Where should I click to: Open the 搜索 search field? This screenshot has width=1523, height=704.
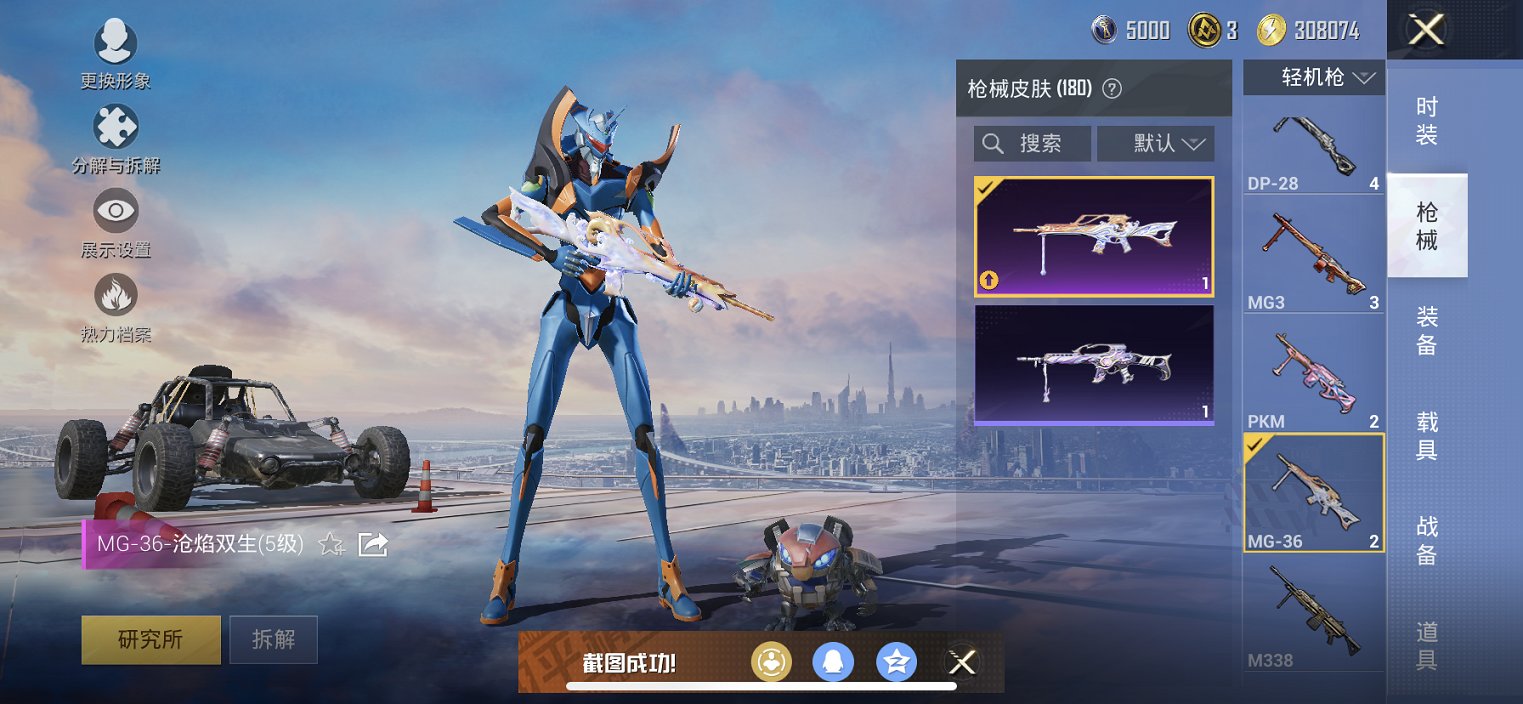click(x=1032, y=144)
